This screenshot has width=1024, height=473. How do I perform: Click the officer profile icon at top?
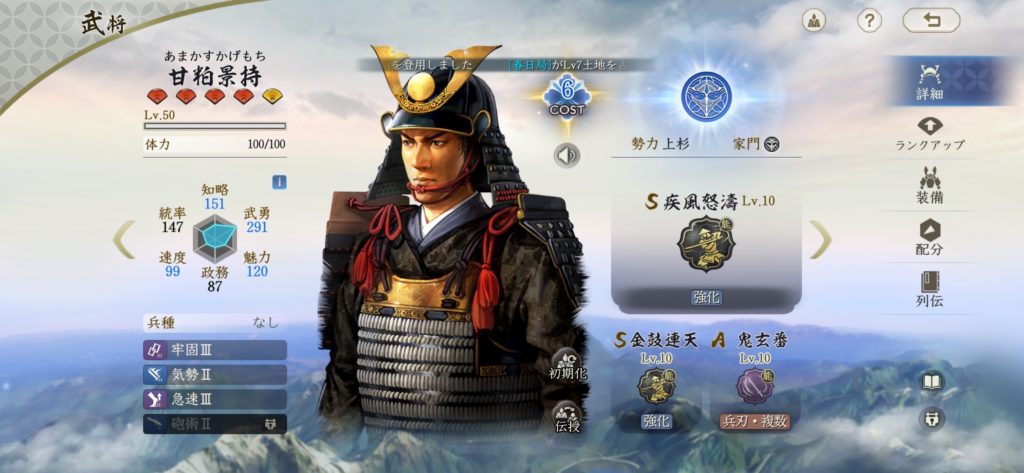point(814,21)
